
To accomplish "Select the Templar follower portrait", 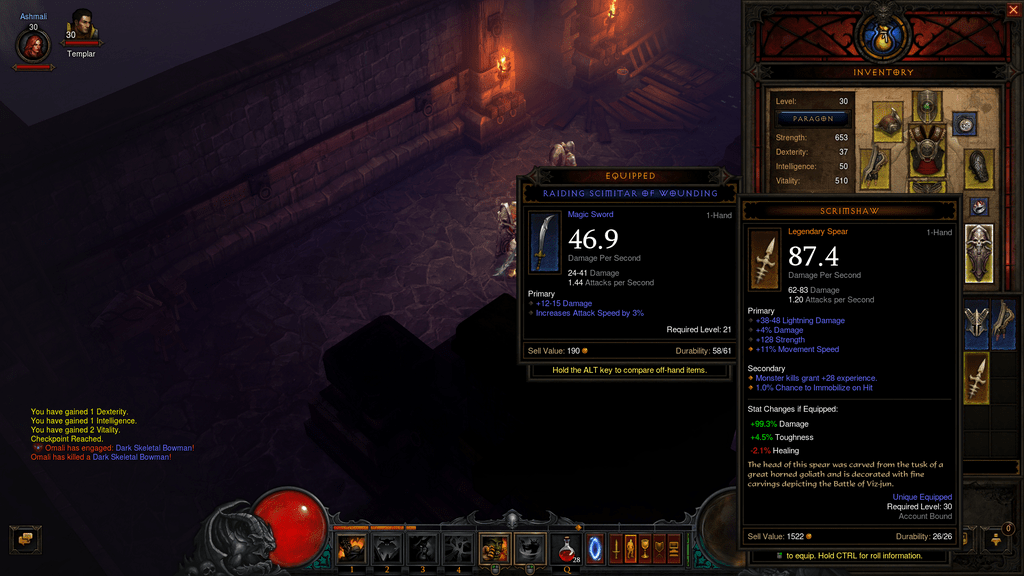I will tap(82, 24).
